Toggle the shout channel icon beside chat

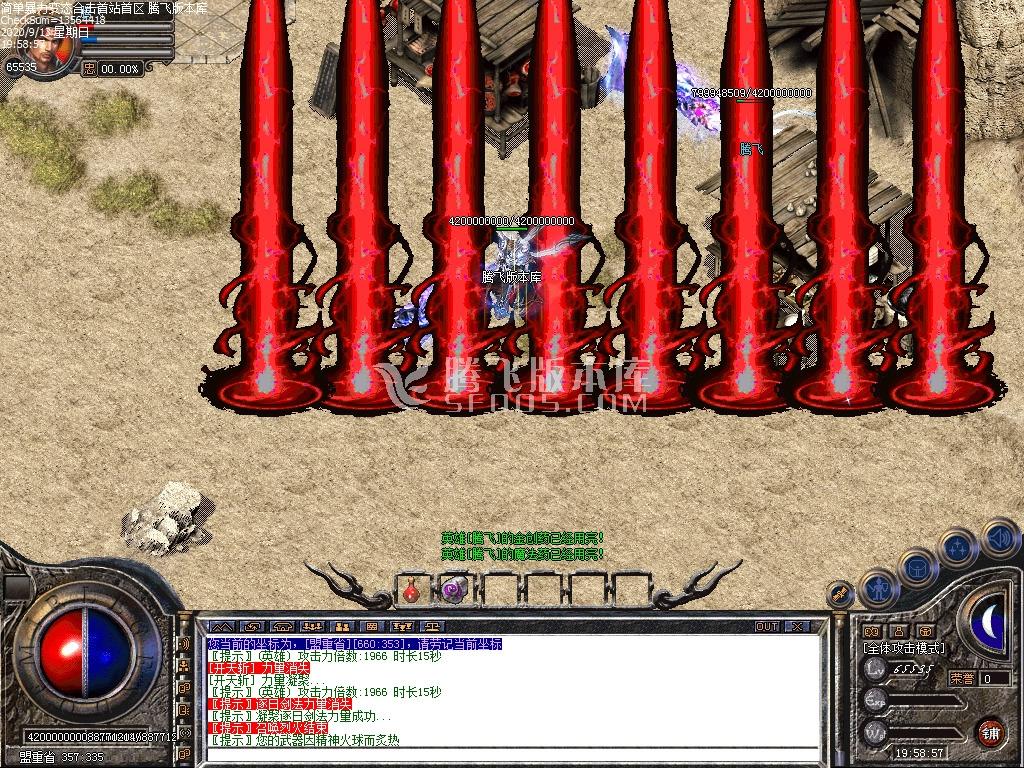(184, 643)
